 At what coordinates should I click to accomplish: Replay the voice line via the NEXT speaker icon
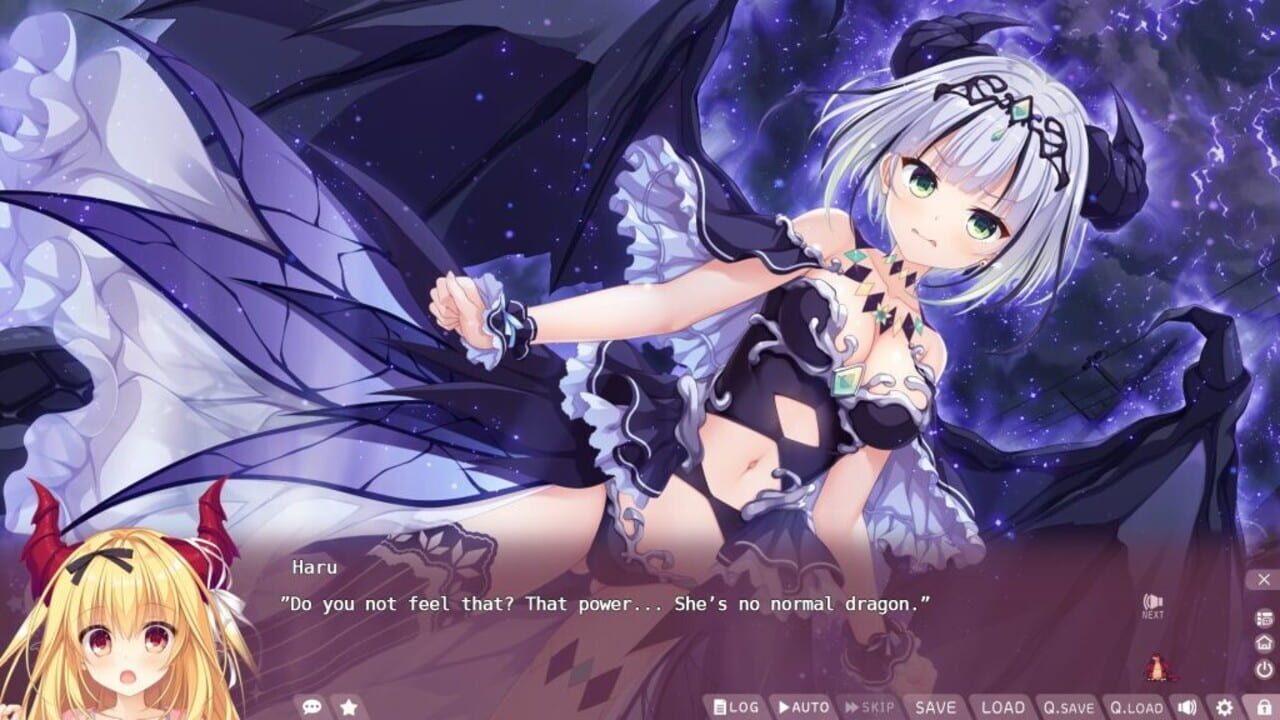[1152, 600]
